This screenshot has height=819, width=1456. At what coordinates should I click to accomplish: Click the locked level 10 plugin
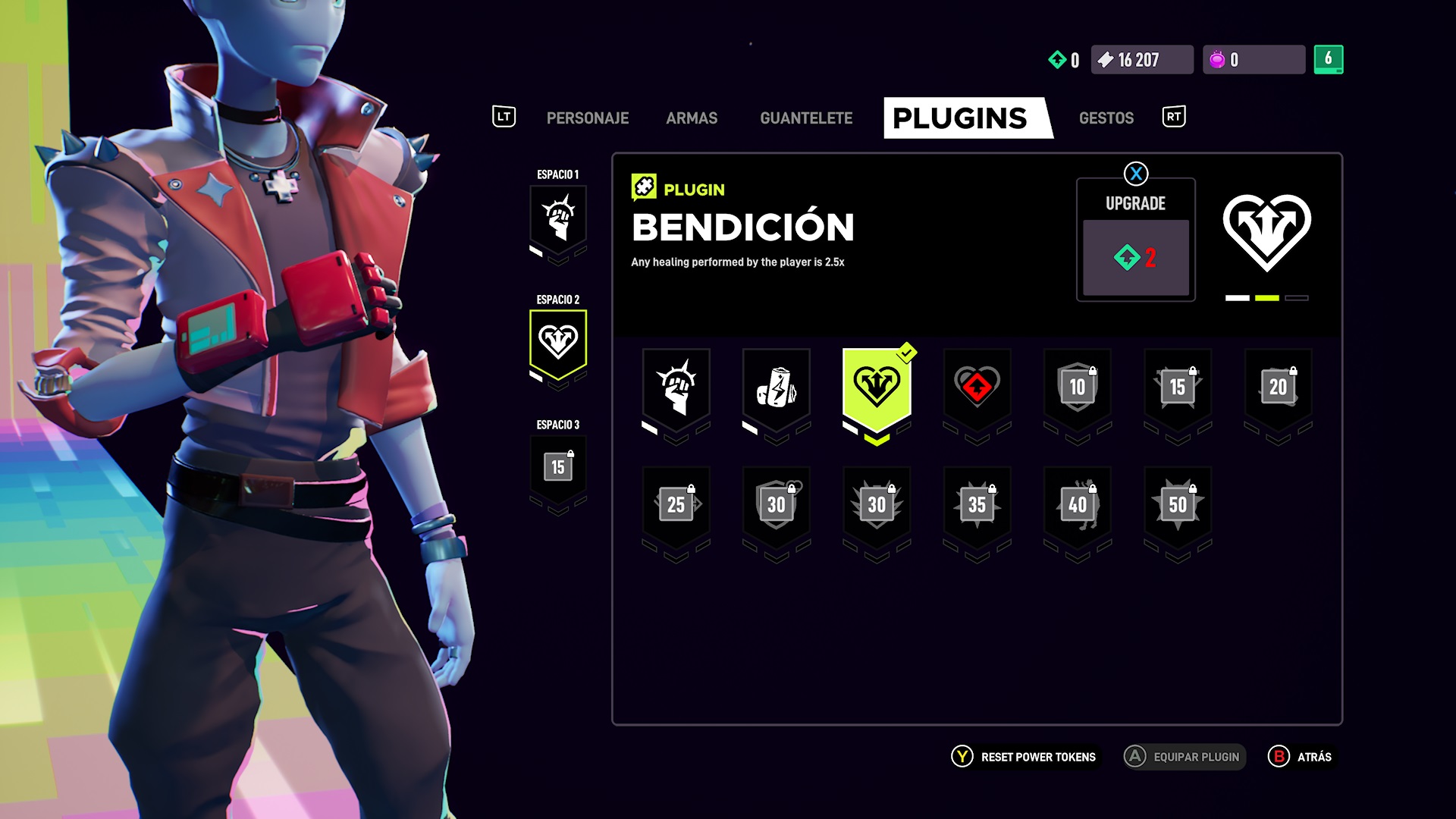click(1078, 388)
